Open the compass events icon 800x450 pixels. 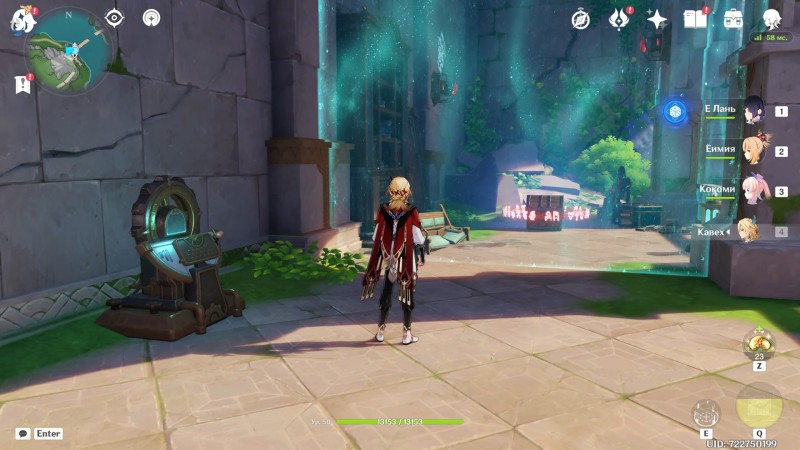tap(581, 19)
